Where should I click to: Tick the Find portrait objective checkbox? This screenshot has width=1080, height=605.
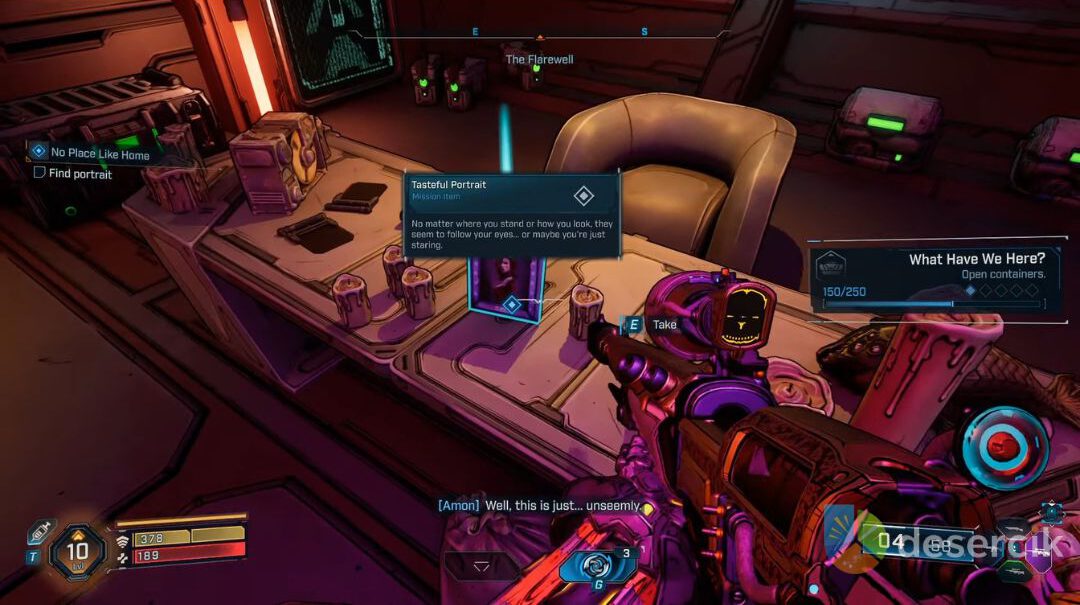(40, 173)
